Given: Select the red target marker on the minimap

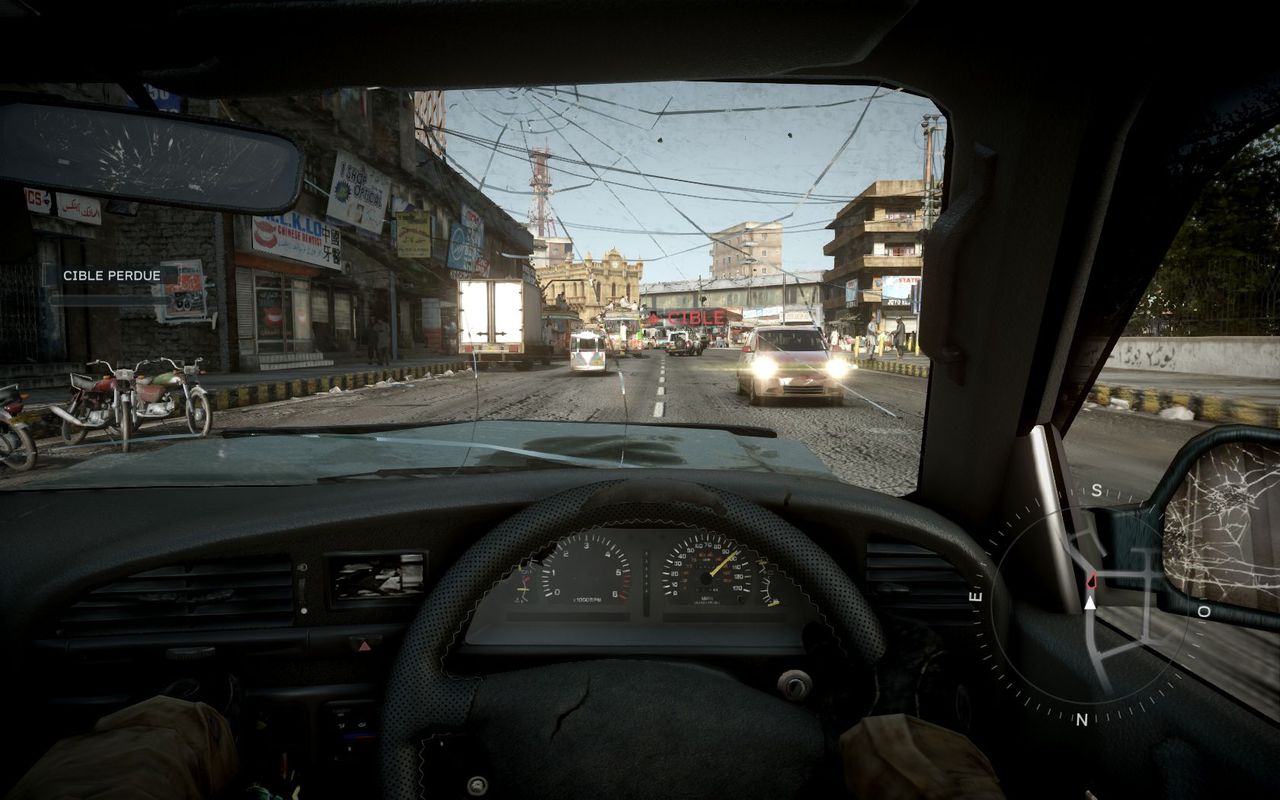Looking at the screenshot, I should pos(1091,579).
